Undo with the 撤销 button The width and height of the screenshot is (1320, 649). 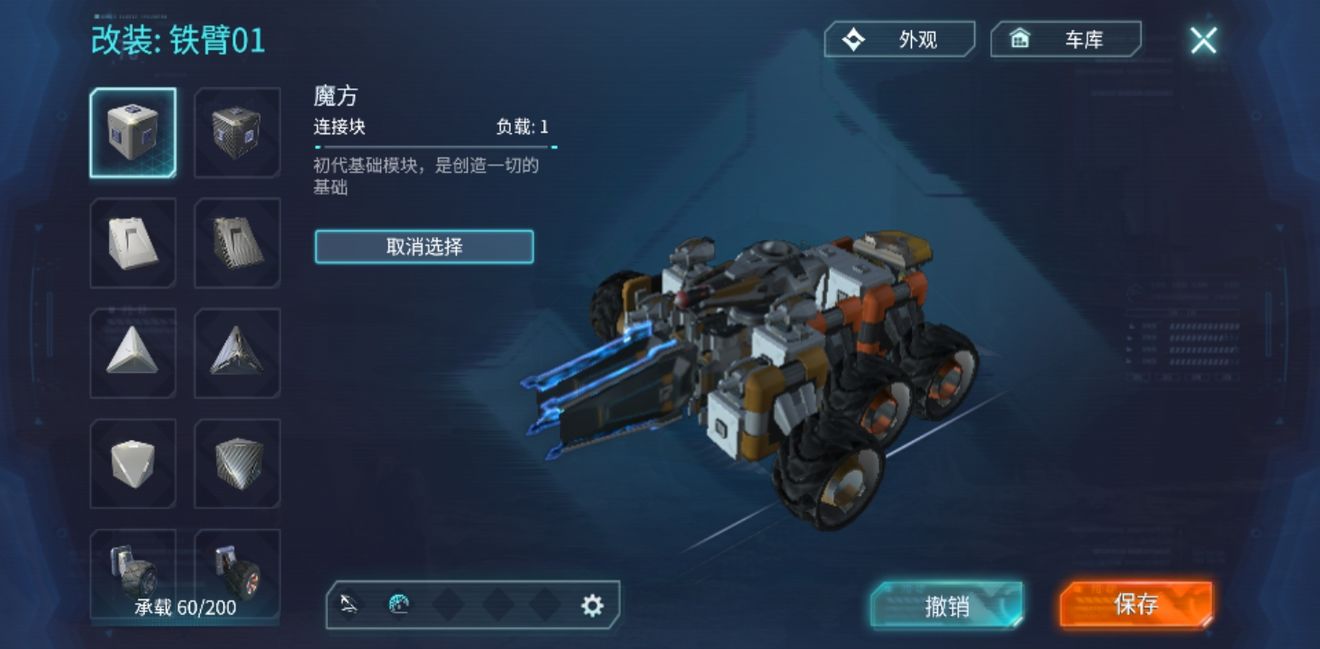click(946, 605)
